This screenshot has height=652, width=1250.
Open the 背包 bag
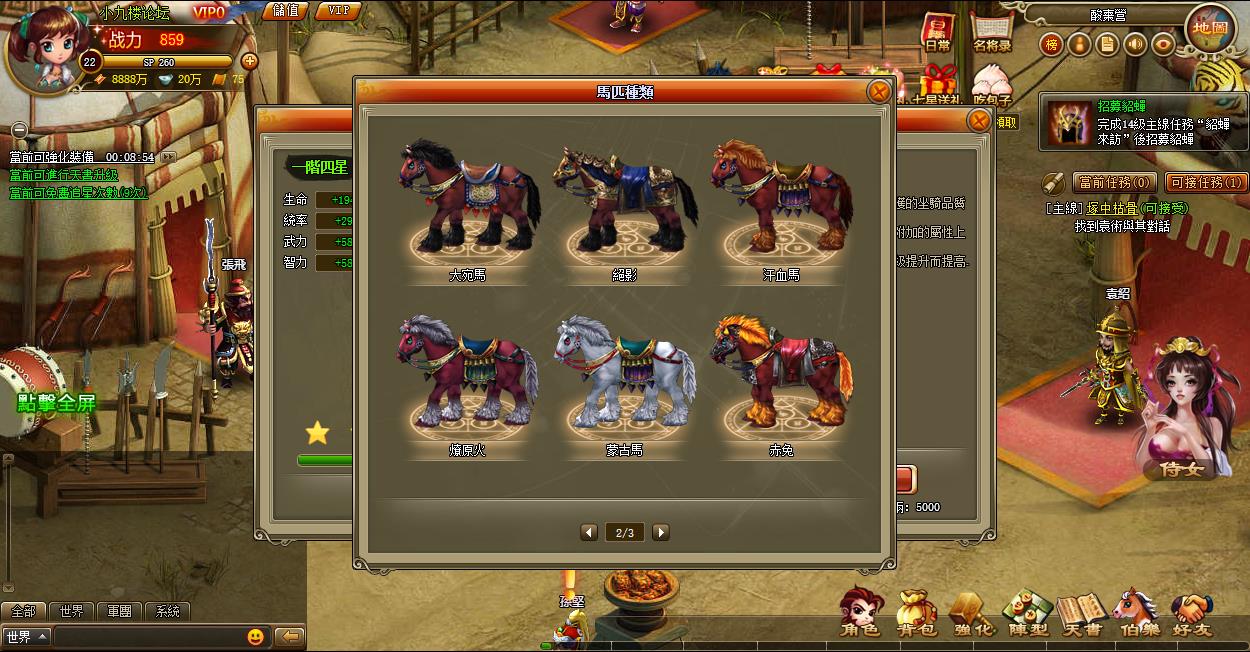click(915, 612)
